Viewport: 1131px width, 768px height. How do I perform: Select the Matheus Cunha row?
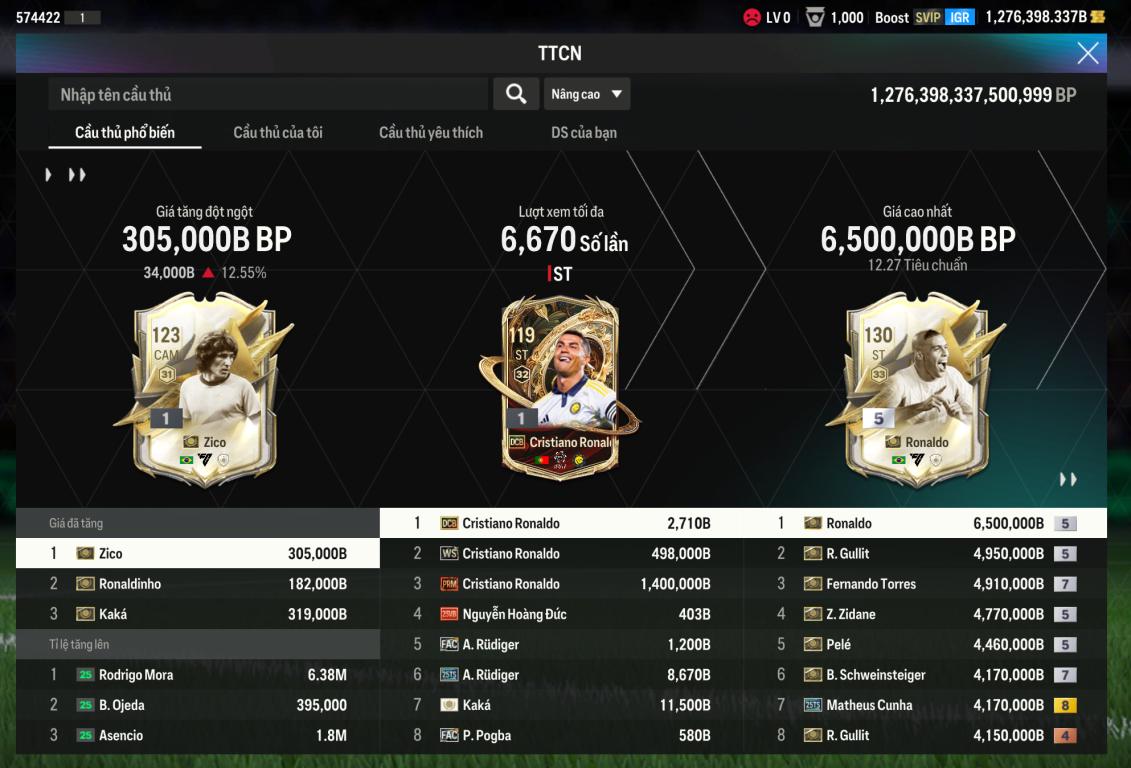coord(925,705)
